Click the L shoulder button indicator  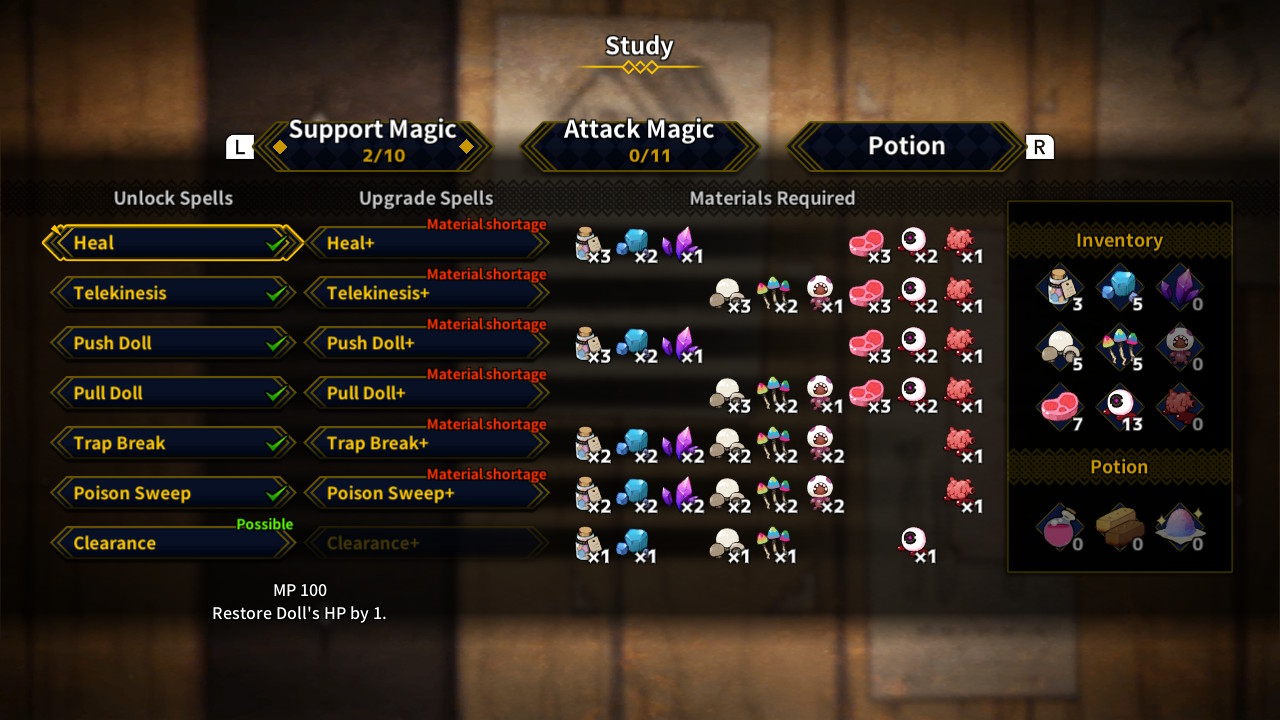tap(239, 146)
